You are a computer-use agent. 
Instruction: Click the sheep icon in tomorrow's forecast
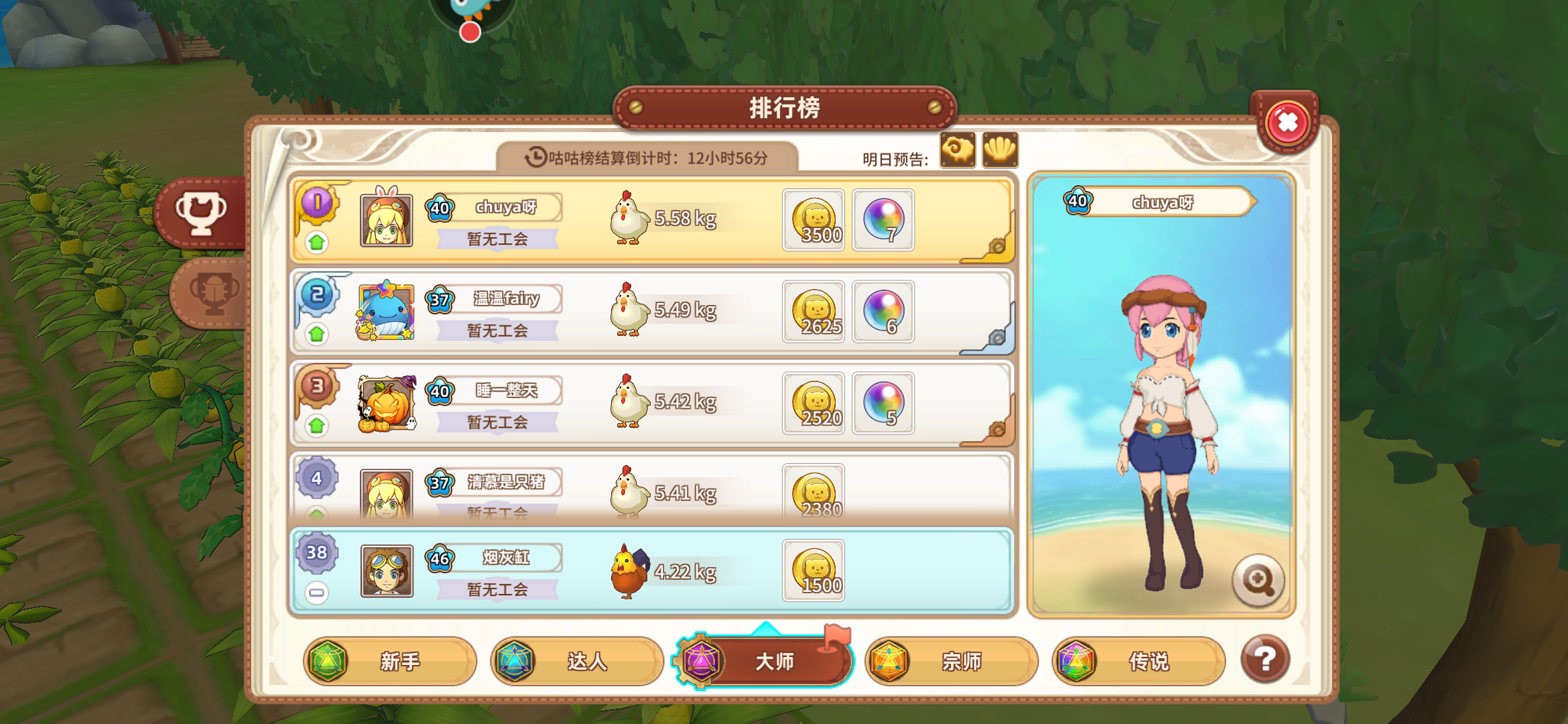pyautogui.click(x=958, y=149)
